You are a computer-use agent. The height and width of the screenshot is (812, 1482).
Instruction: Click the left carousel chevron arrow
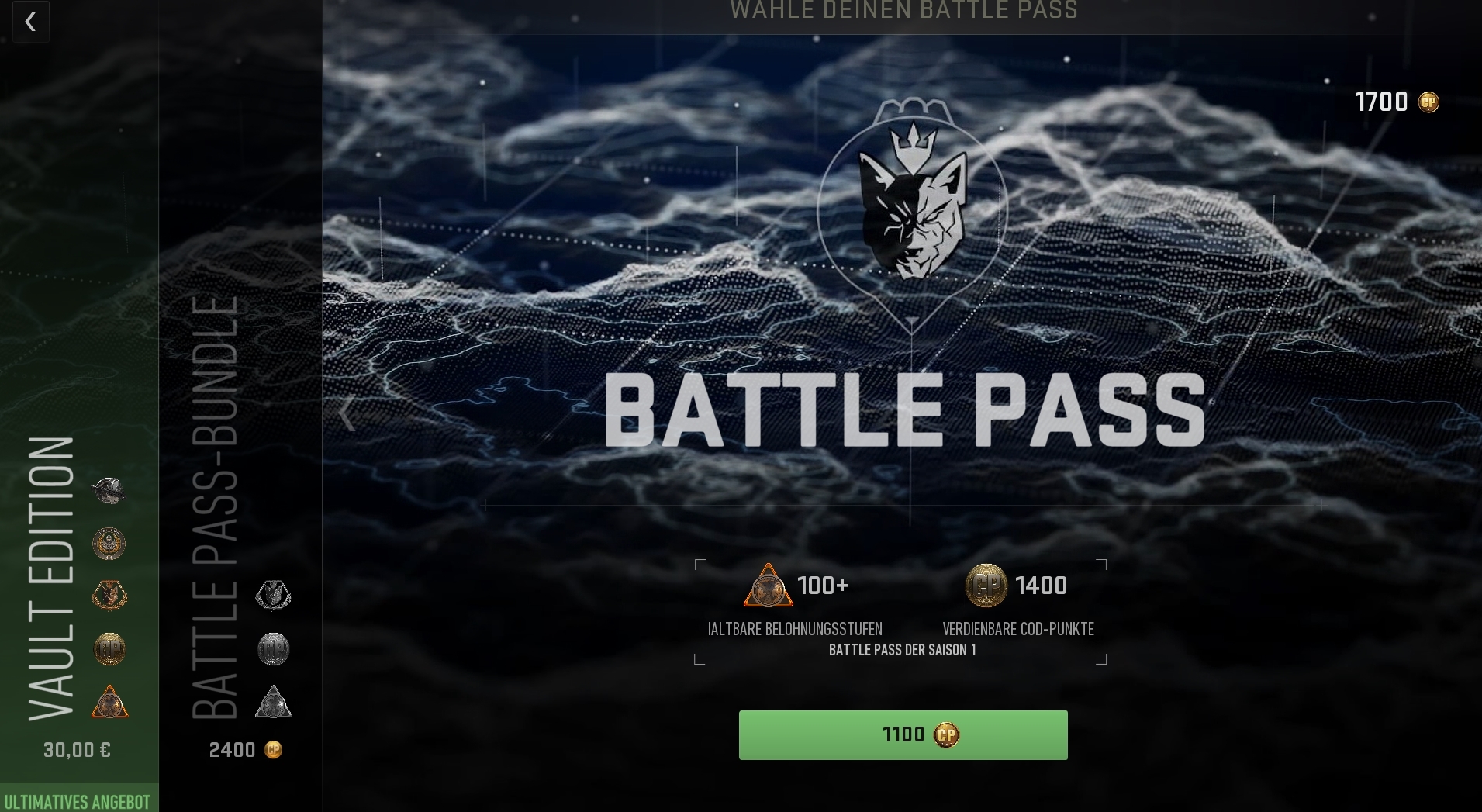[x=347, y=413]
